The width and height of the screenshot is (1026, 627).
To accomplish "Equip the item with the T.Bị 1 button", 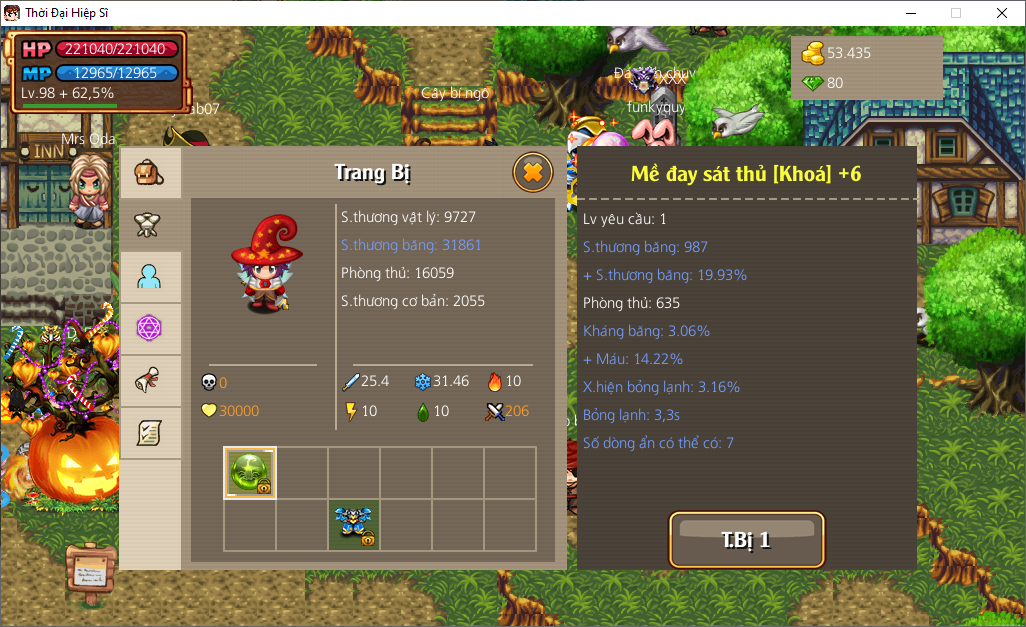I will coord(747,540).
